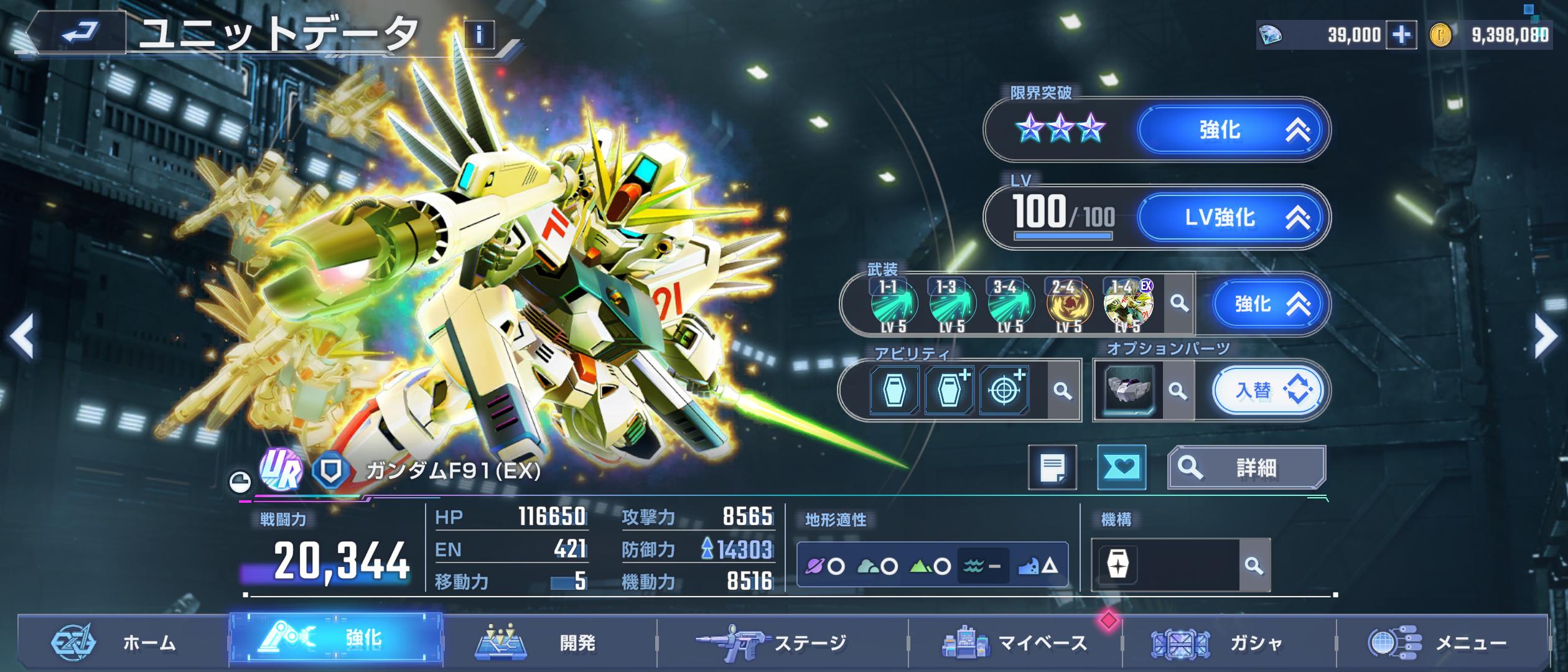
Task: Show the 機構 mechanism details
Action: click(1254, 566)
